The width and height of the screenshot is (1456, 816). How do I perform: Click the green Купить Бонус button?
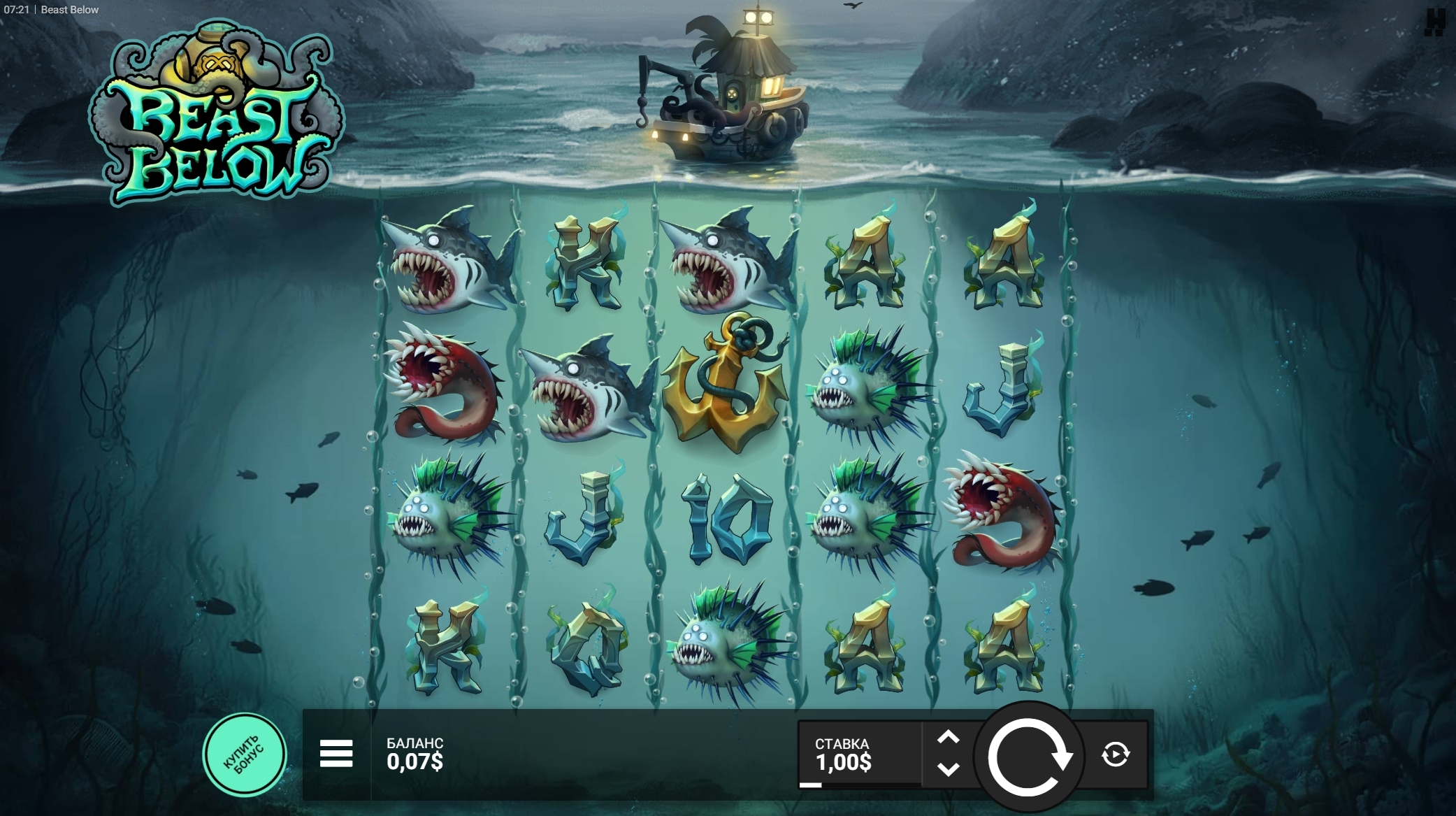coord(244,754)
